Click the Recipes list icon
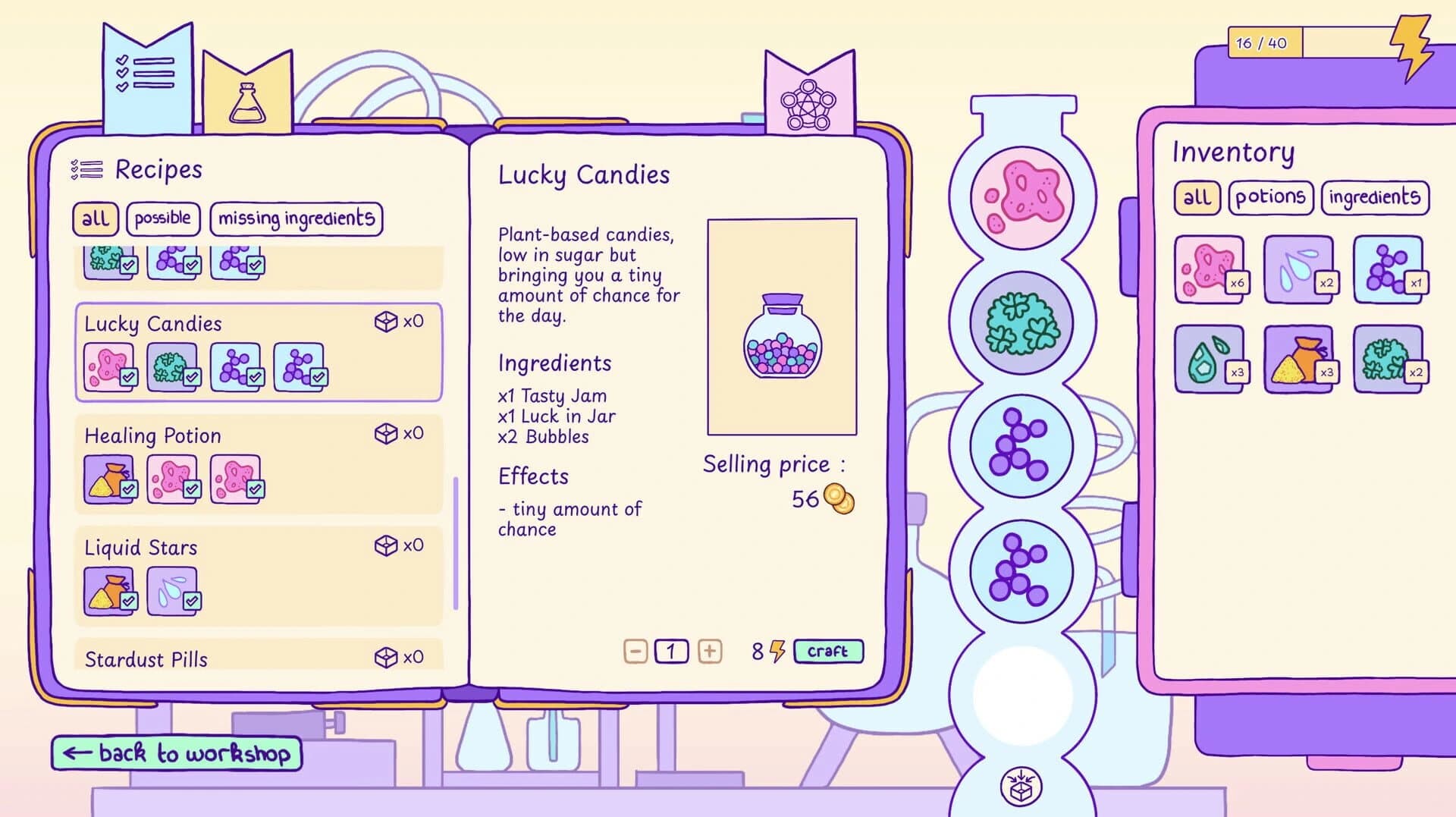This screenshot has width=1456, height=817. pos(86,168)
